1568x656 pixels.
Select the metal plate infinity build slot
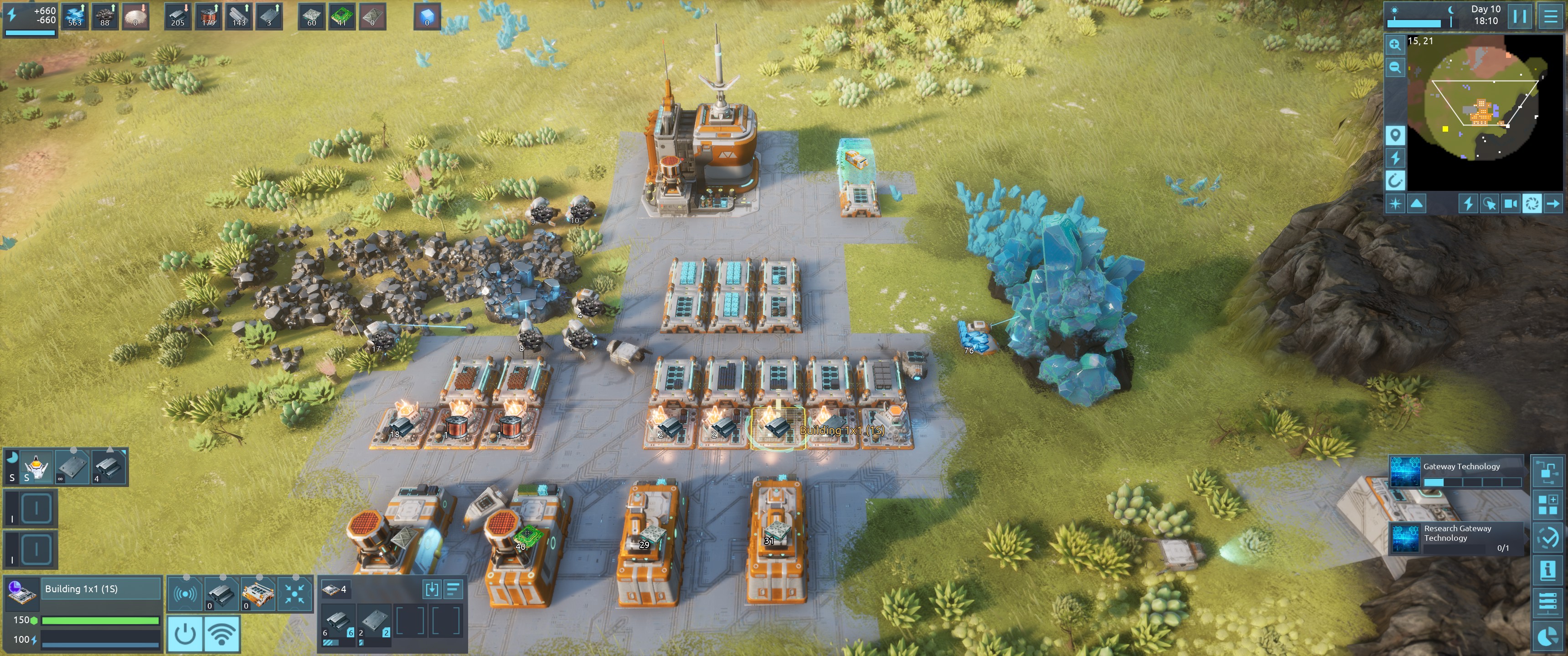point(72,467)
